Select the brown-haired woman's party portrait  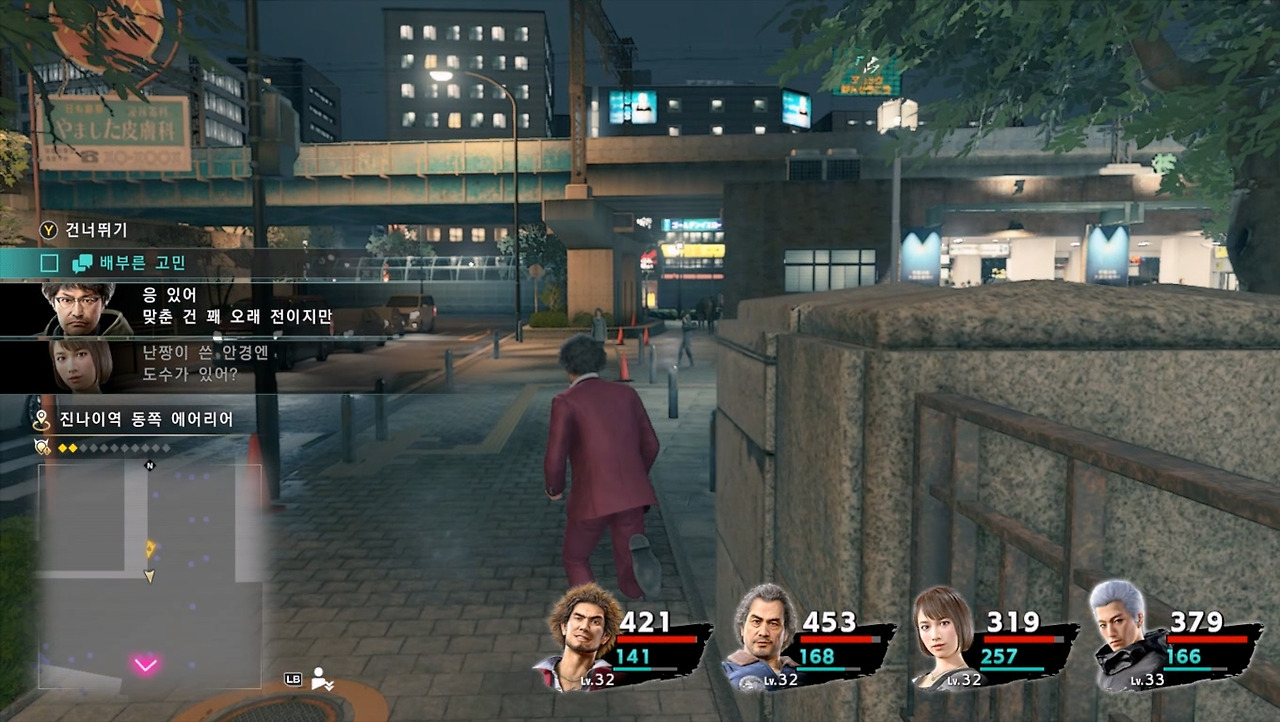tap(943, 636)
